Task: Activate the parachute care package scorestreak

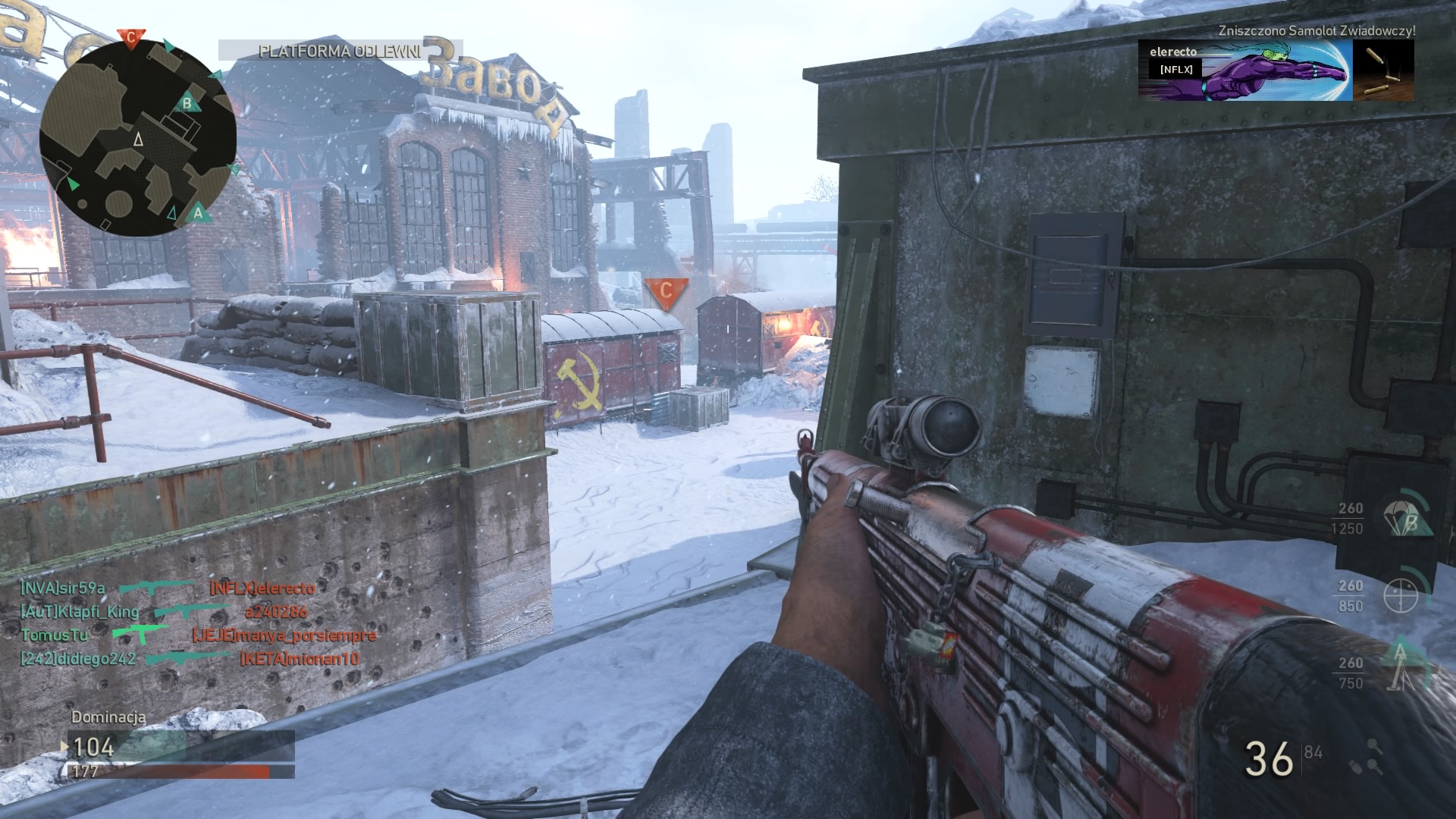Action: (x=1407, y=518)
